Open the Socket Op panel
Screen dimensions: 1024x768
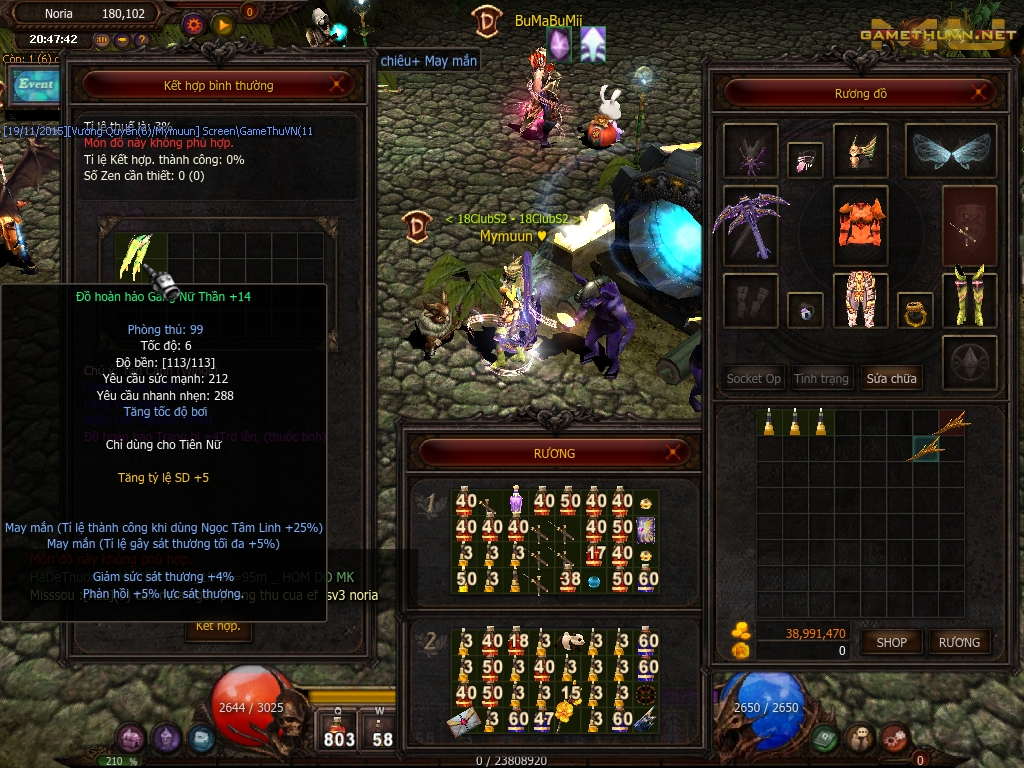[753, 379]
